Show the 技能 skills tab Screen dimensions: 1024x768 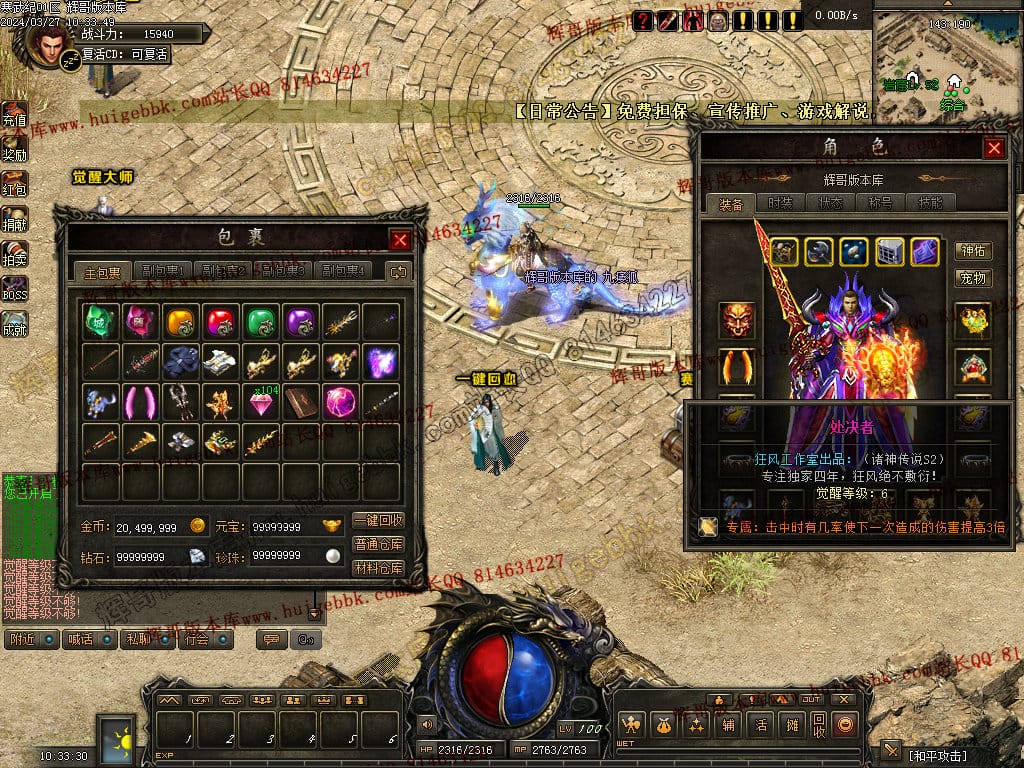point(931,203)
